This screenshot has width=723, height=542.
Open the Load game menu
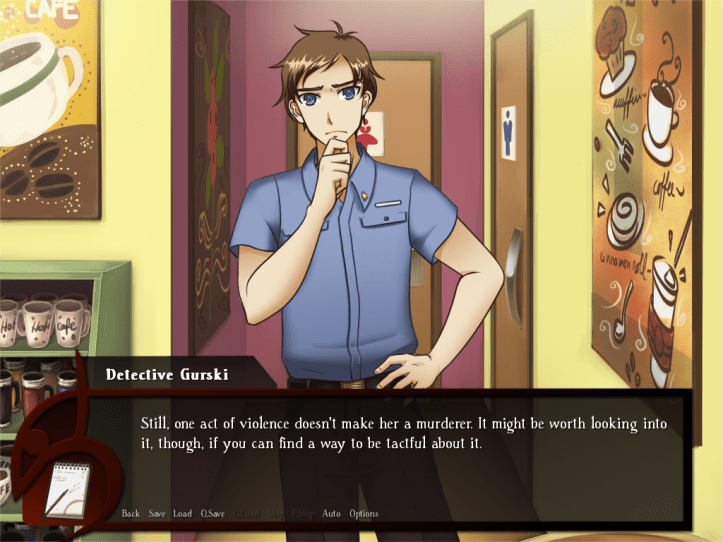[x=182, y=514]
